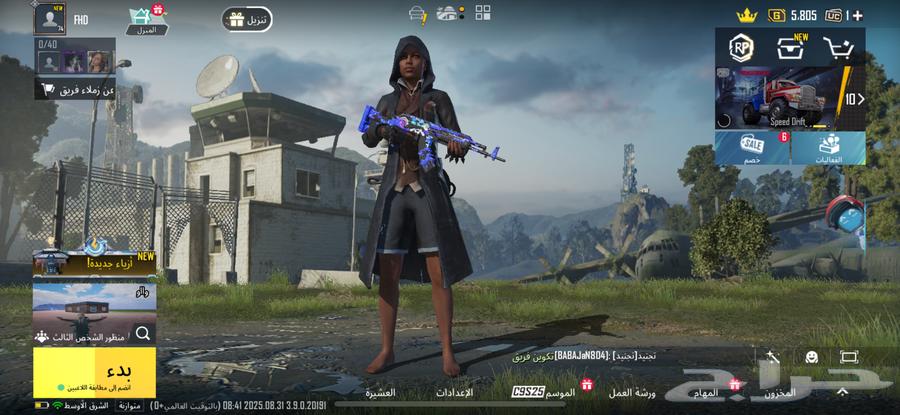Open الموسم season menu
900x415 pixels.
tap(562, 393)
